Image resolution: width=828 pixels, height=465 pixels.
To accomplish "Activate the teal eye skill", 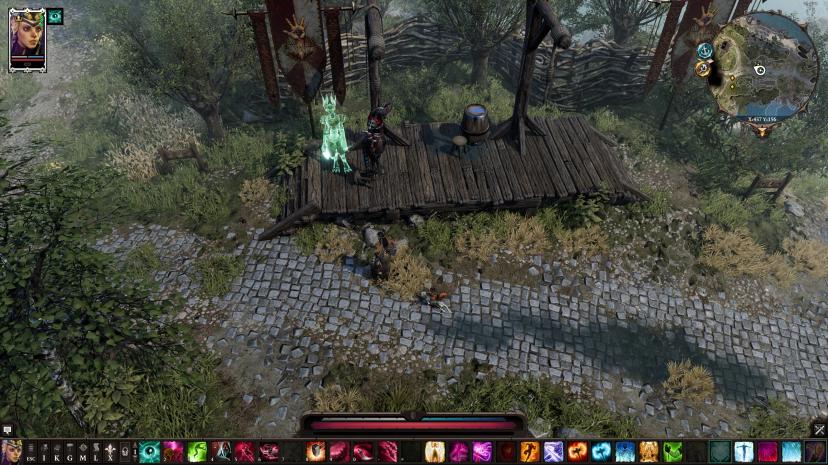I will (149, 451).
